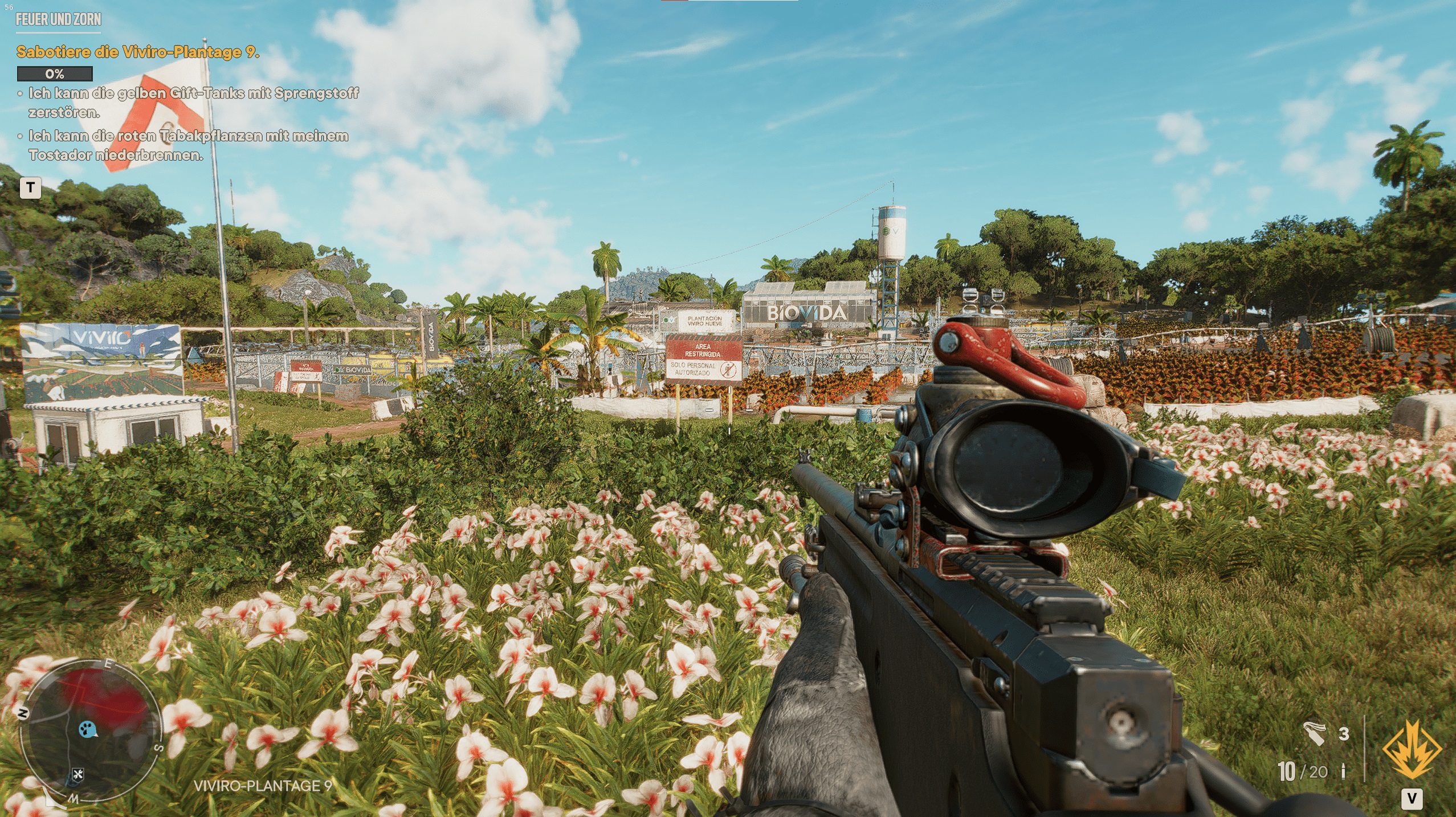The image size is (1456, 817).
Task: Select the Sabotiere die Viviro-Plantage 9 objective
Action: pyautogui.click(x=138, y=52)
